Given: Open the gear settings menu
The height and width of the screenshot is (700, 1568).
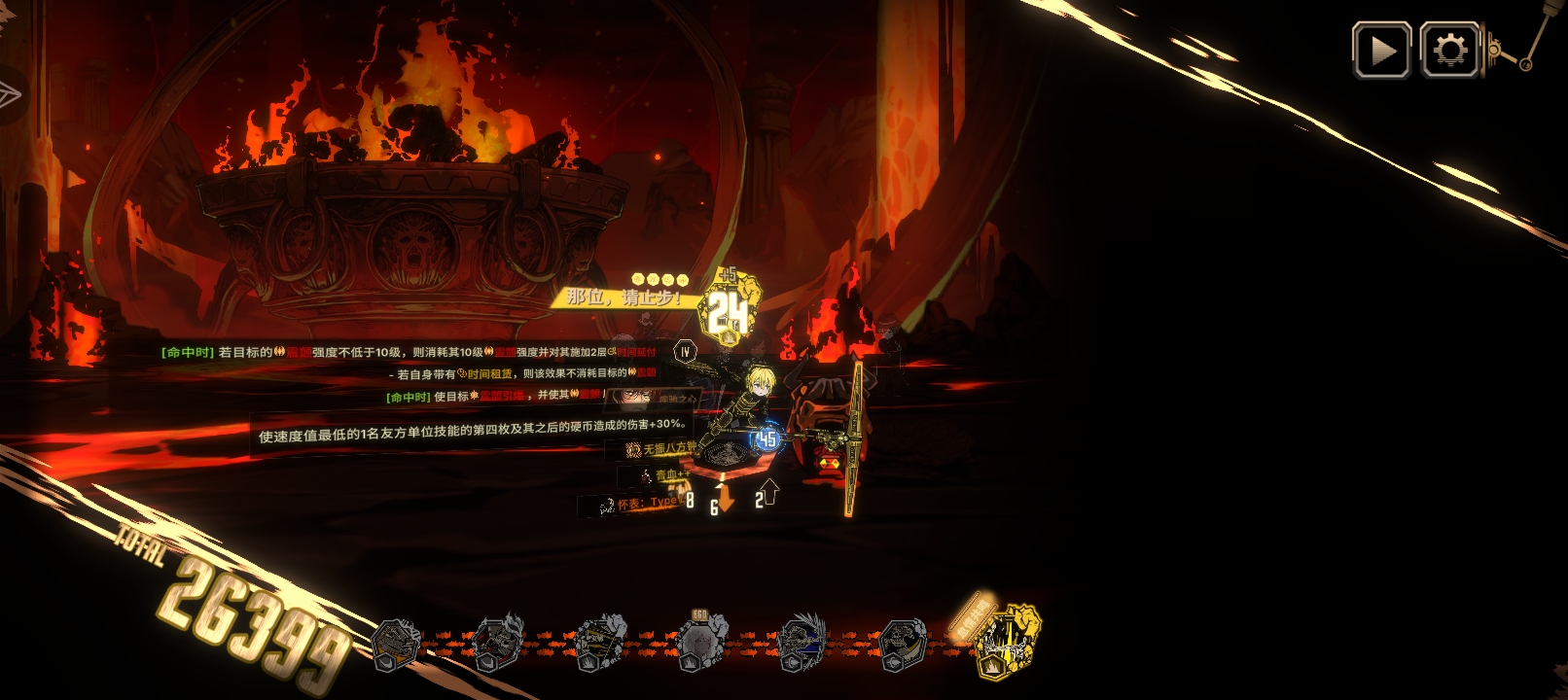Looking at the screenshot, I should (x=1449, y=51).
